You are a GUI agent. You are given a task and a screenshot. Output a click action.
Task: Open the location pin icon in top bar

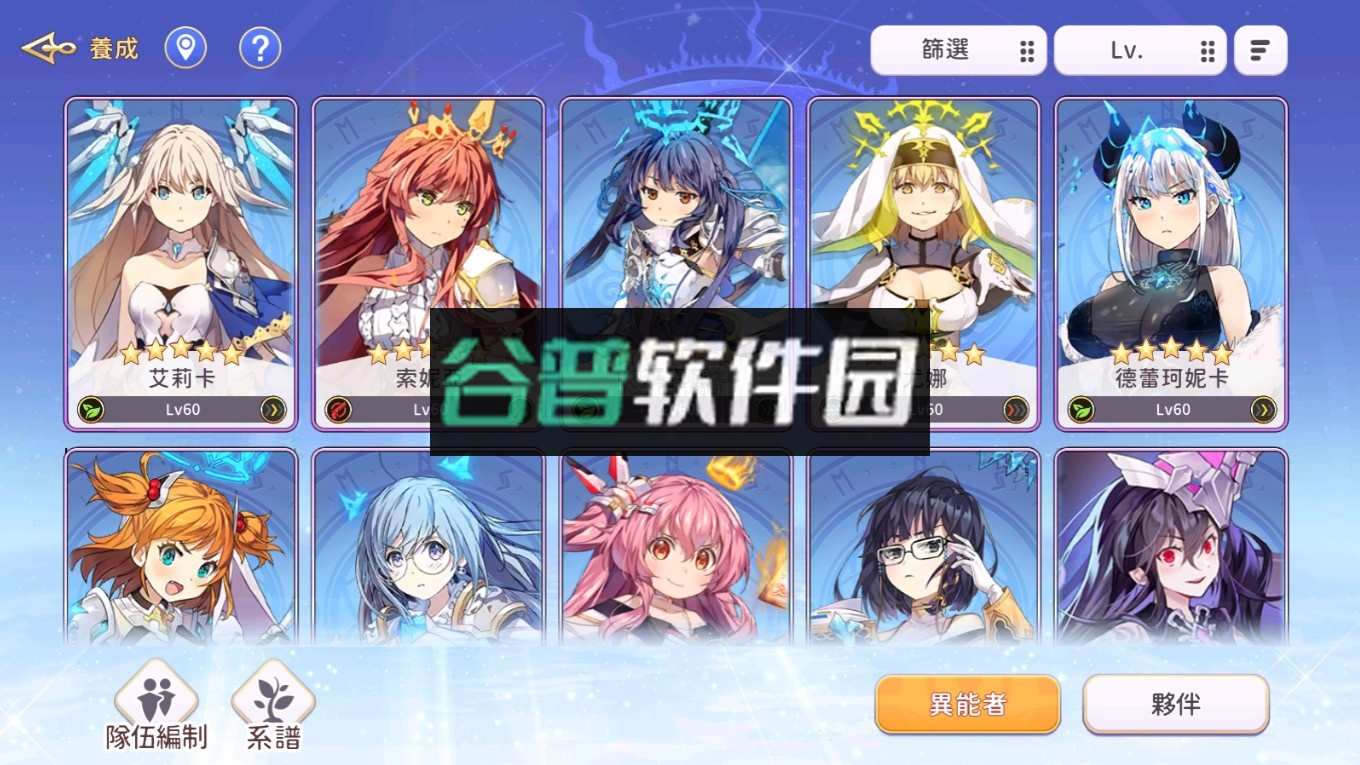[186, 47]
